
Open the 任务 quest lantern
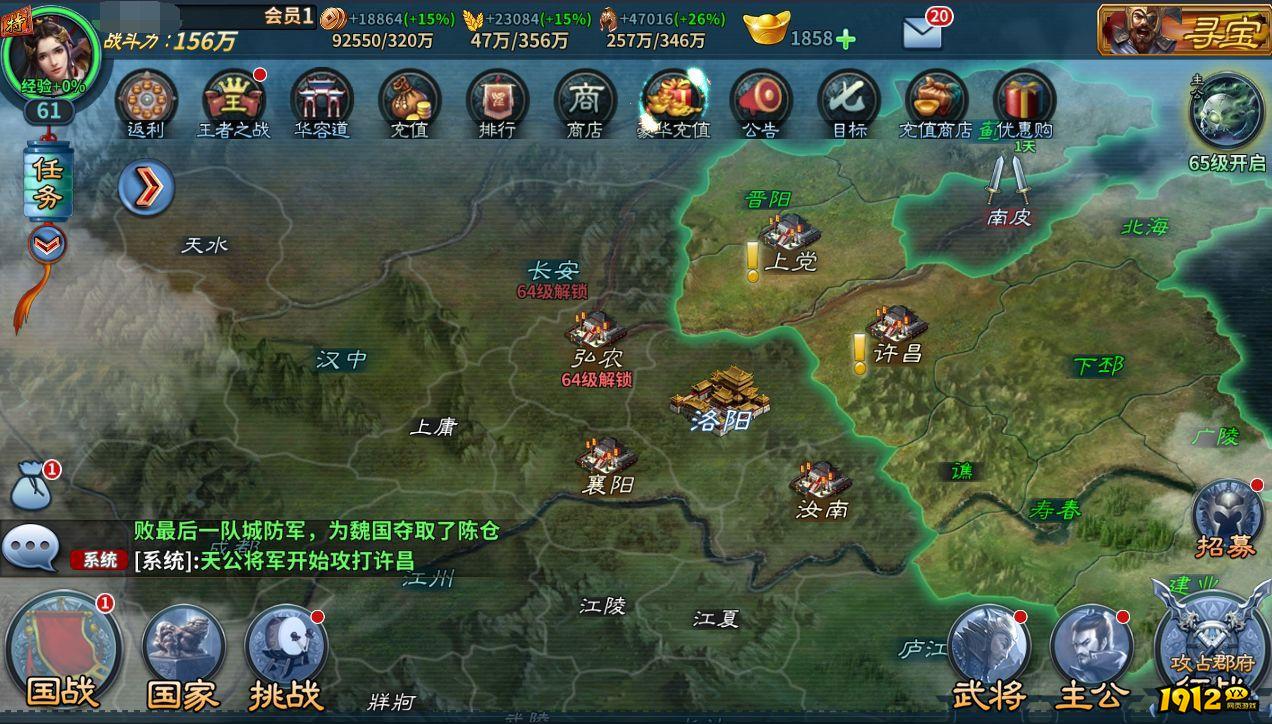[x=48, y=183]
